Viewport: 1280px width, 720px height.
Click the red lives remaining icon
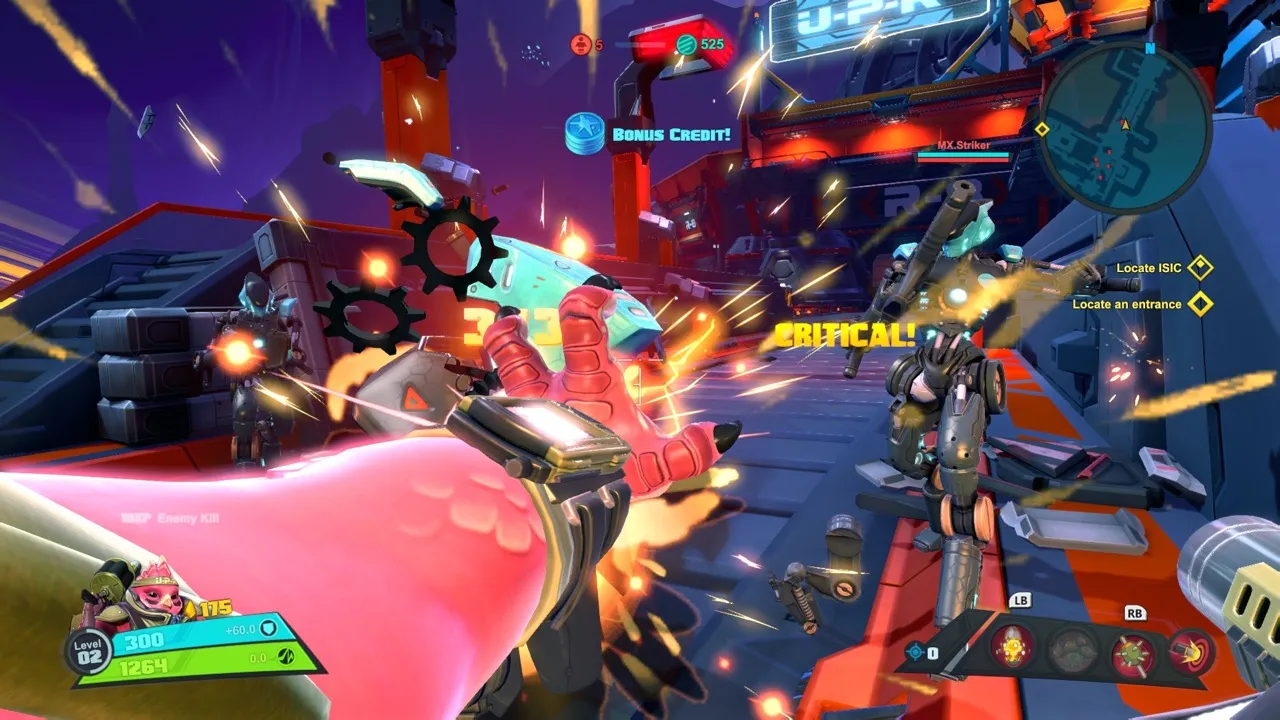581,44
